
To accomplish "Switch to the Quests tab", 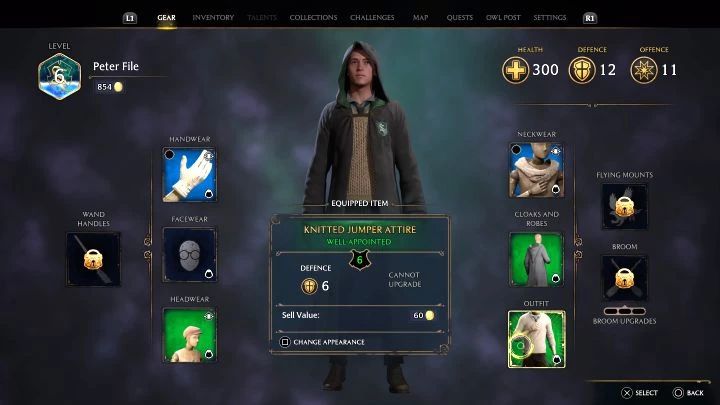I will click(460, 18).
